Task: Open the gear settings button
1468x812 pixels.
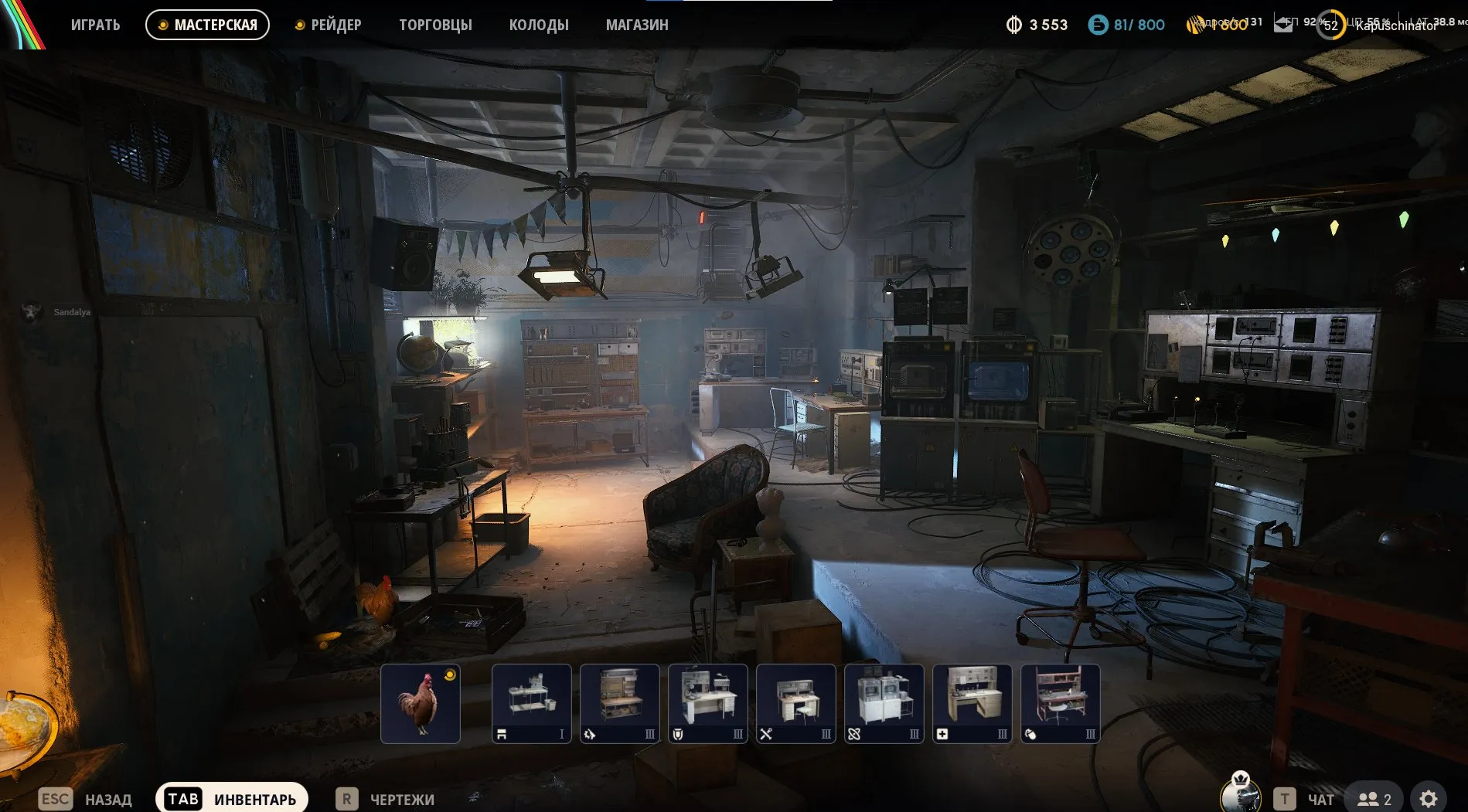Action: 1429,799
